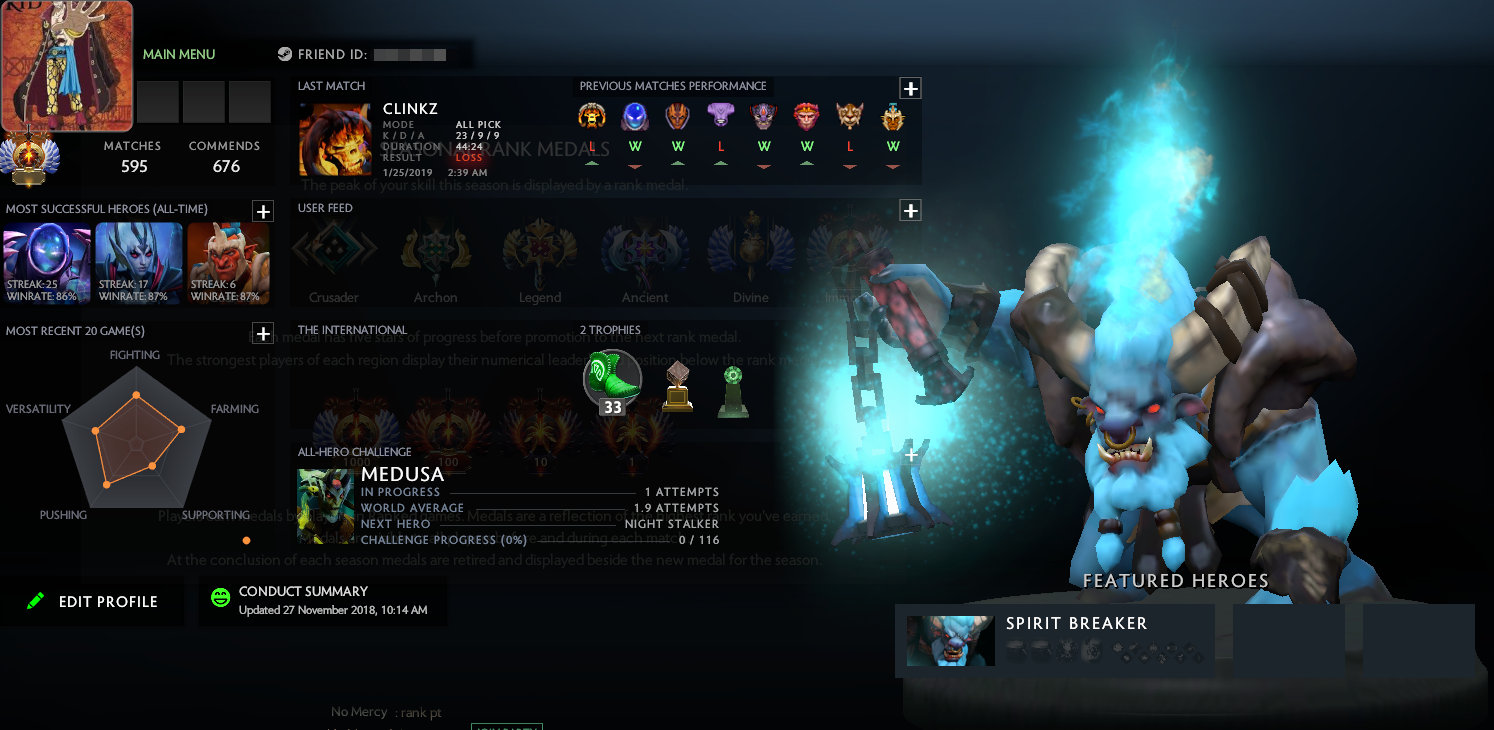Open Spectre from most successful heroes
This screenshot has height=730, width=1494.
(x=46, y=262)
